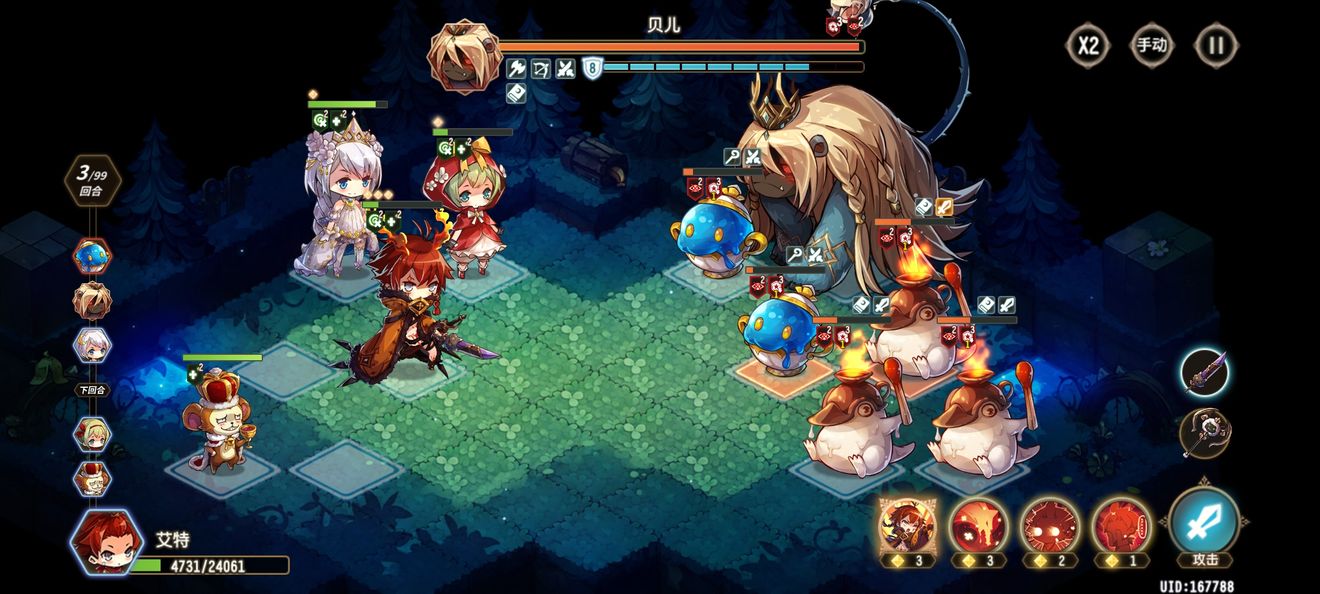Use the glowing-eyed red skill costing 2
The height and width of the screenshot is (594, 1320).
tap(1049, 525)
